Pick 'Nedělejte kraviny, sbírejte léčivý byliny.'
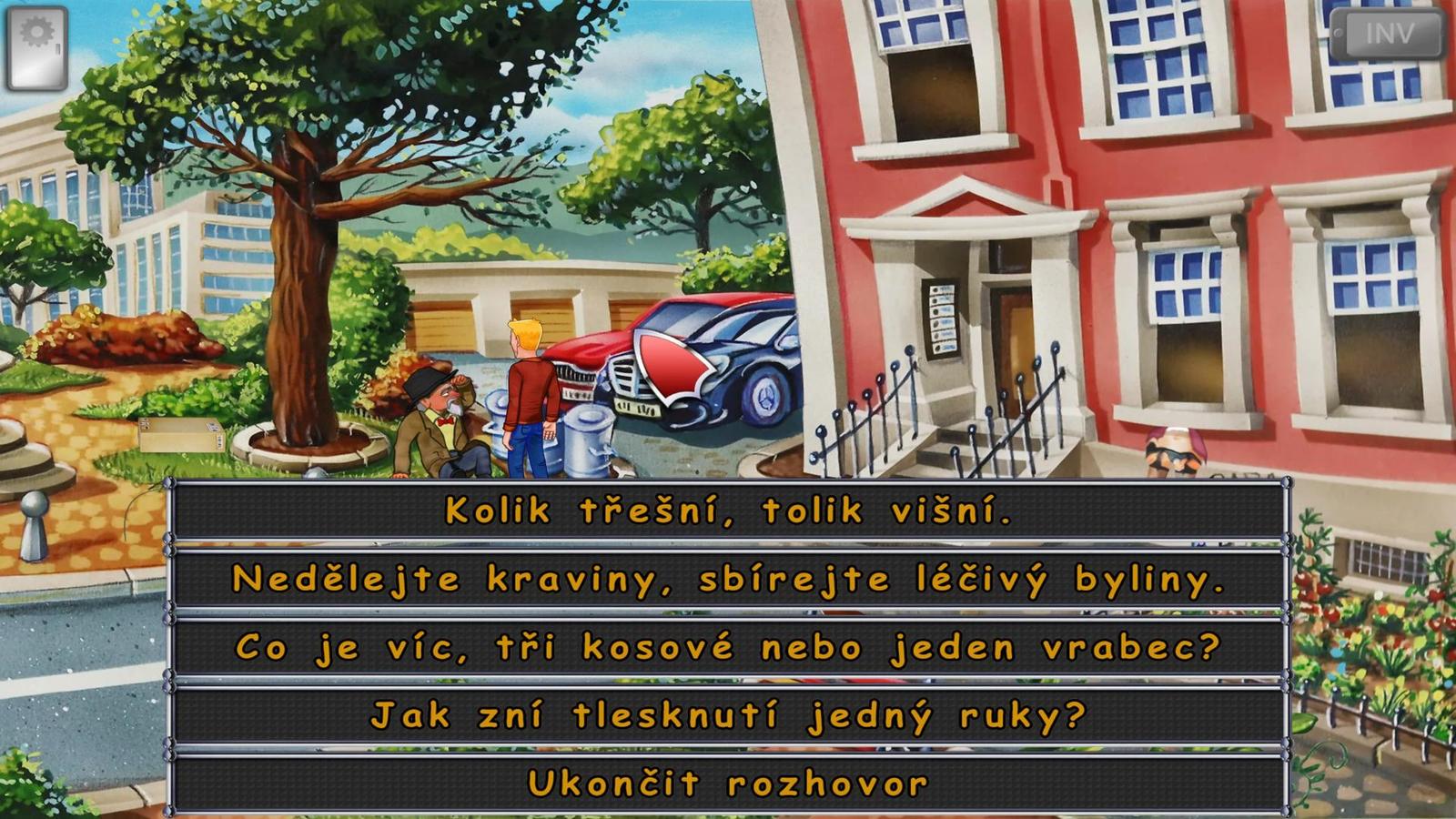 tap(728, 579)
